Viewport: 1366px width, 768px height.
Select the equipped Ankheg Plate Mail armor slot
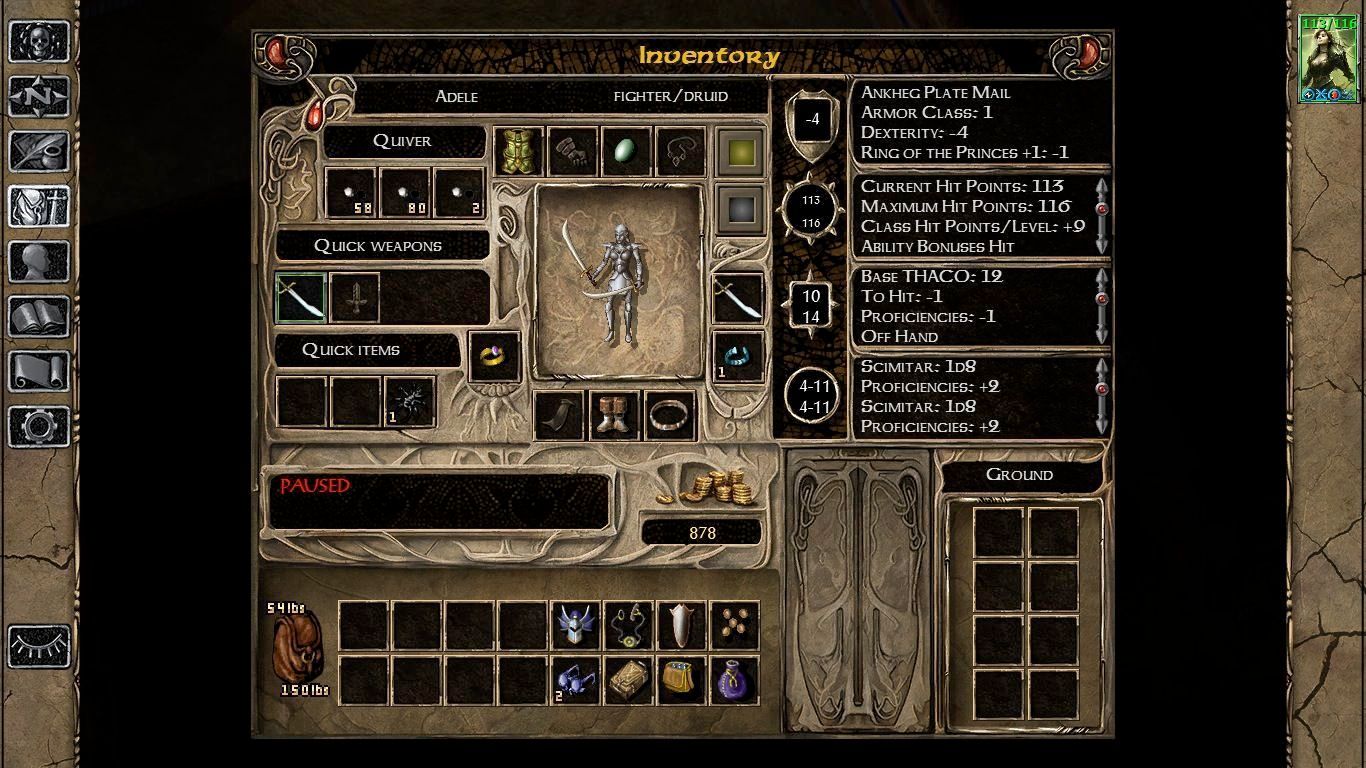pyautogui.click(x=519, y=152)
